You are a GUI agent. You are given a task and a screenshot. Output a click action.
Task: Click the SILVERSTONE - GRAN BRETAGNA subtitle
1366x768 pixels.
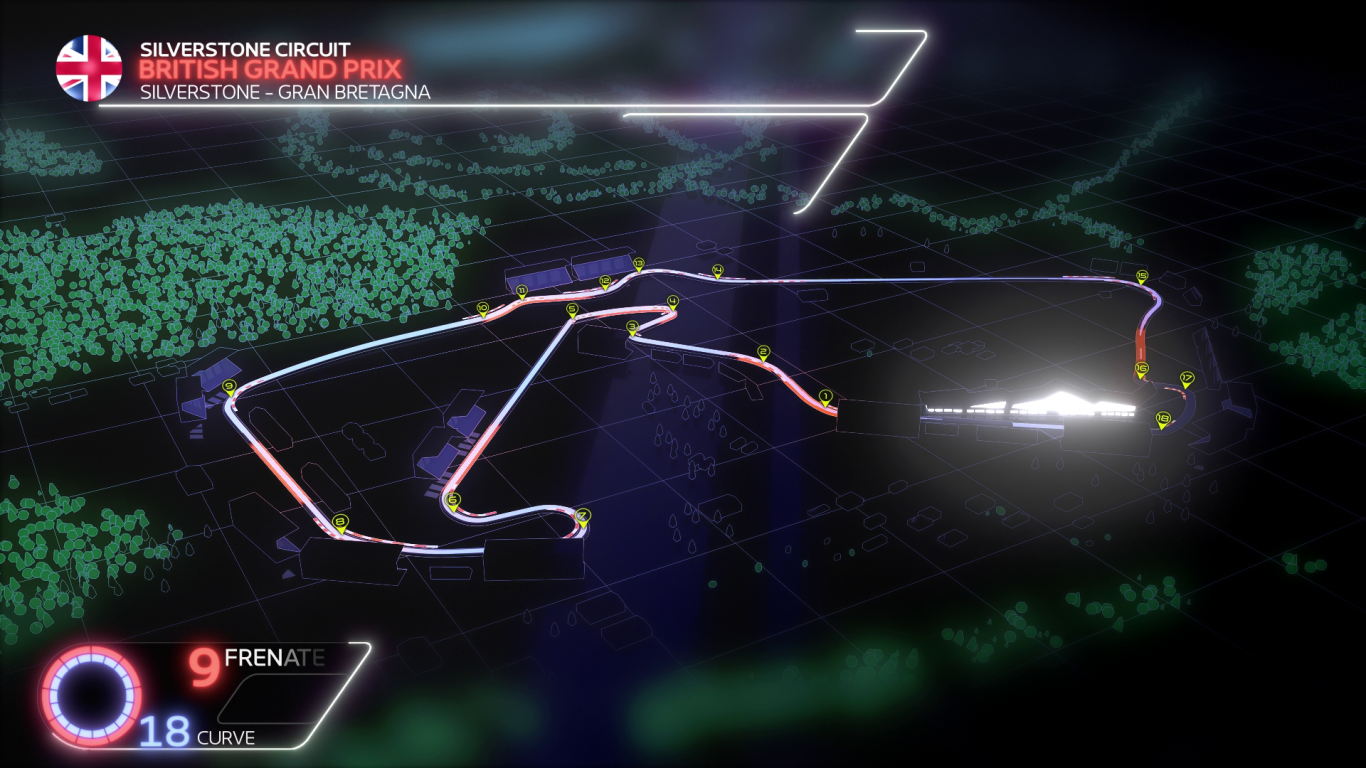[x=284, y=92]
